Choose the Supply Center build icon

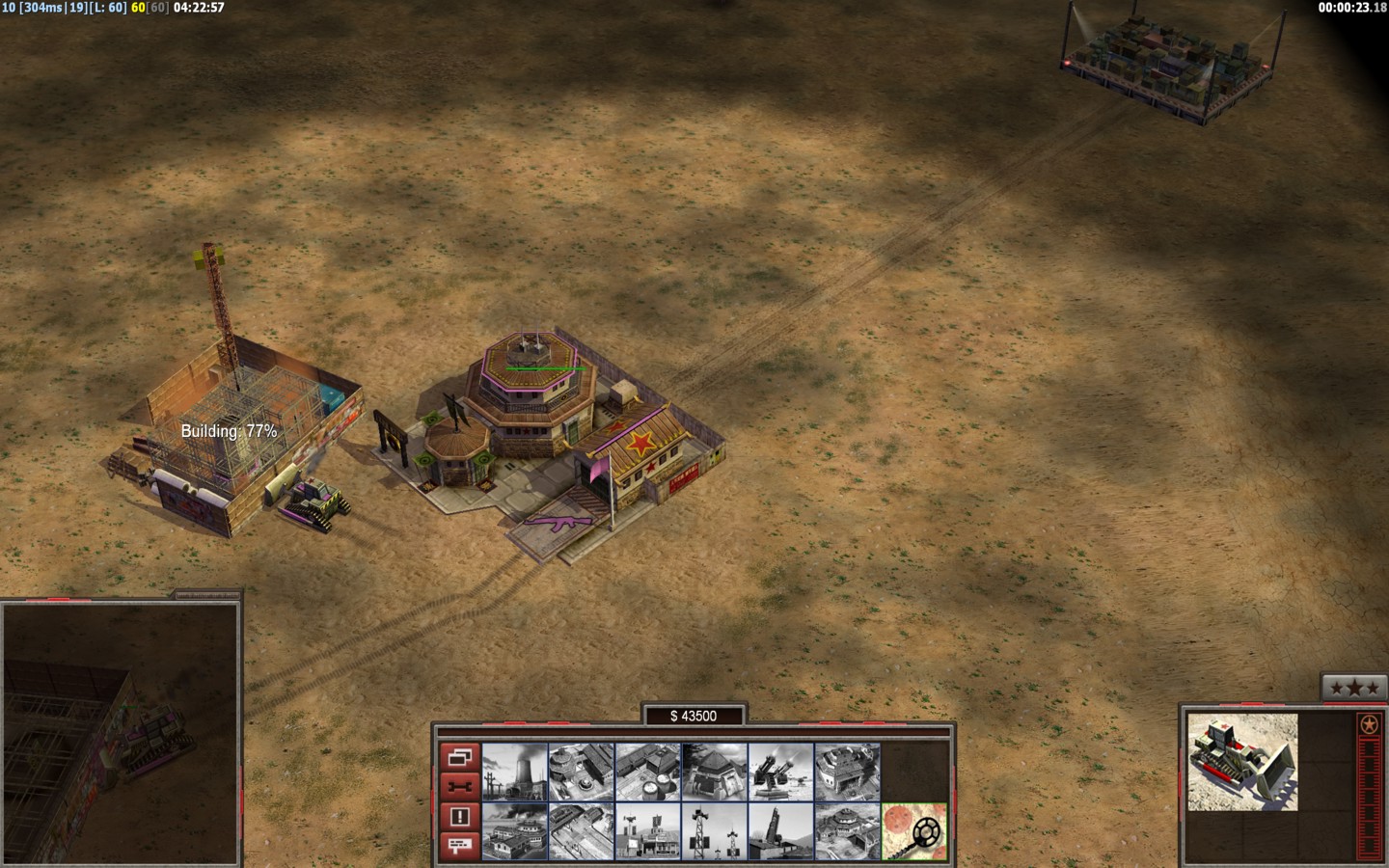(648, 771)
